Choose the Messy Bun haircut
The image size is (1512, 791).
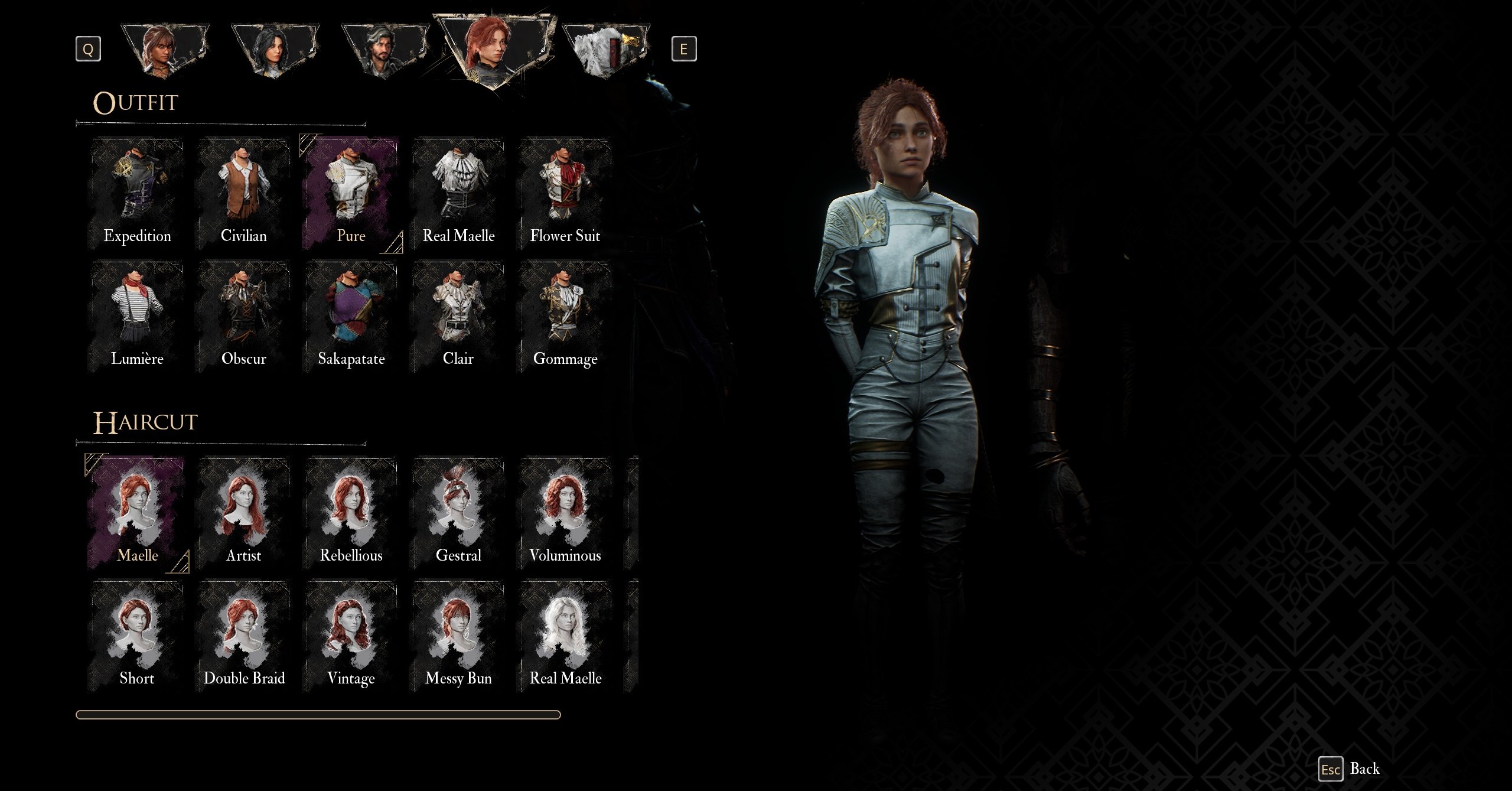(458, 635)
